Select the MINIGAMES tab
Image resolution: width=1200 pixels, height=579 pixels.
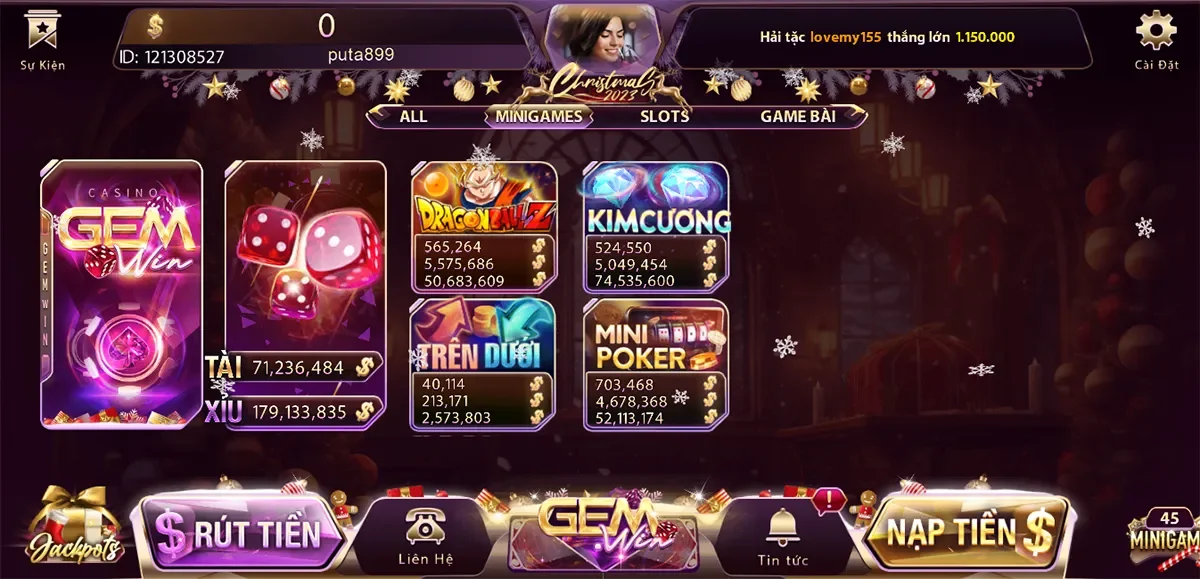tap(538, 116)
